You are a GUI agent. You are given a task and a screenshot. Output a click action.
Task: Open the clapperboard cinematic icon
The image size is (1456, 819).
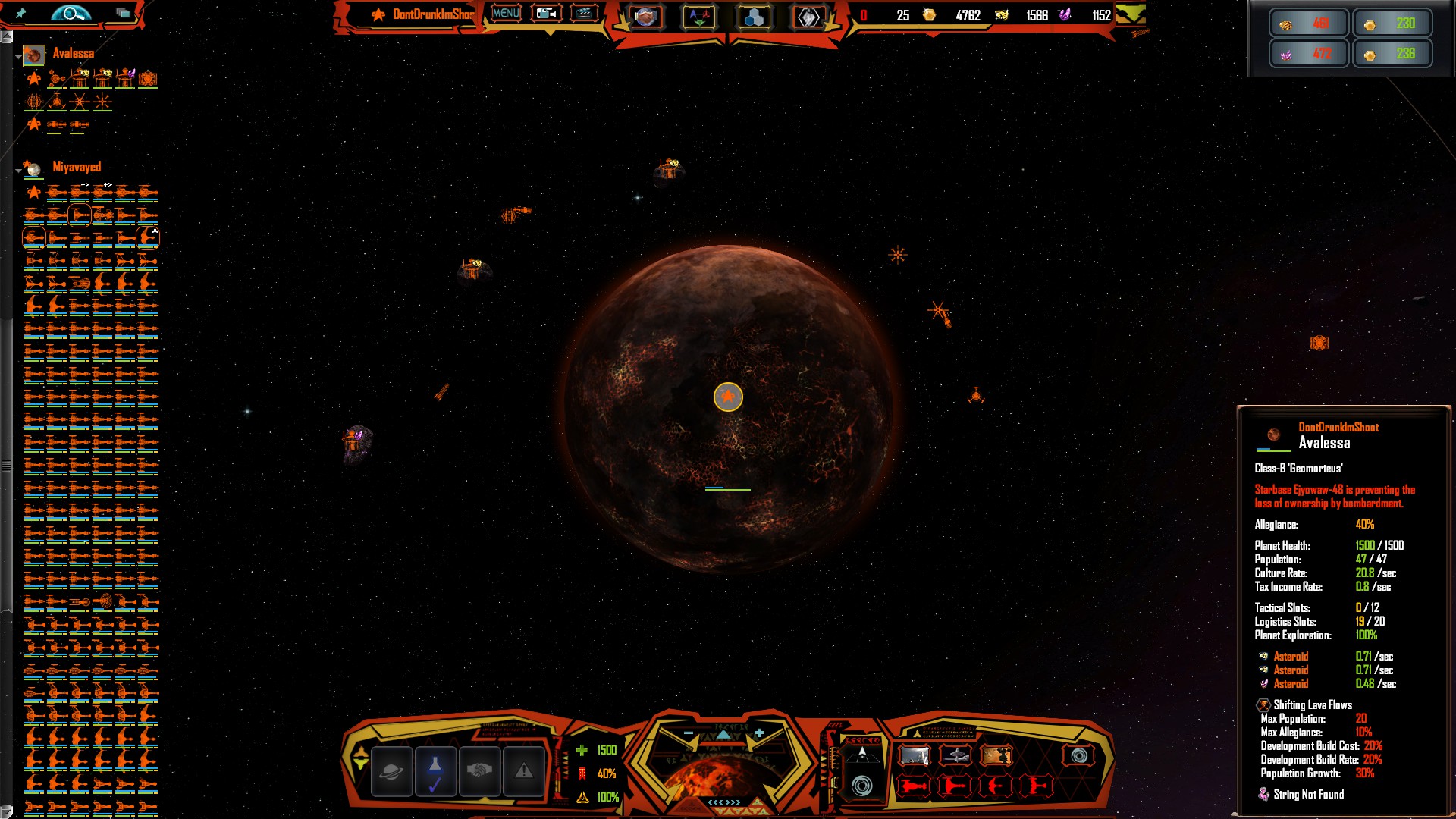584,14
